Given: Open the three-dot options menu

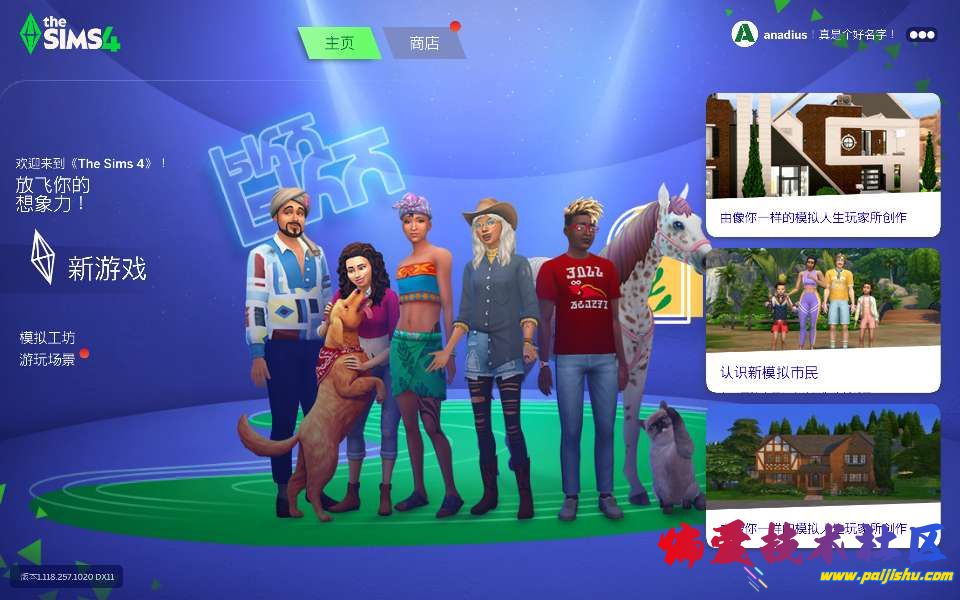Looking at the screenshot, I should coord(921,35).
